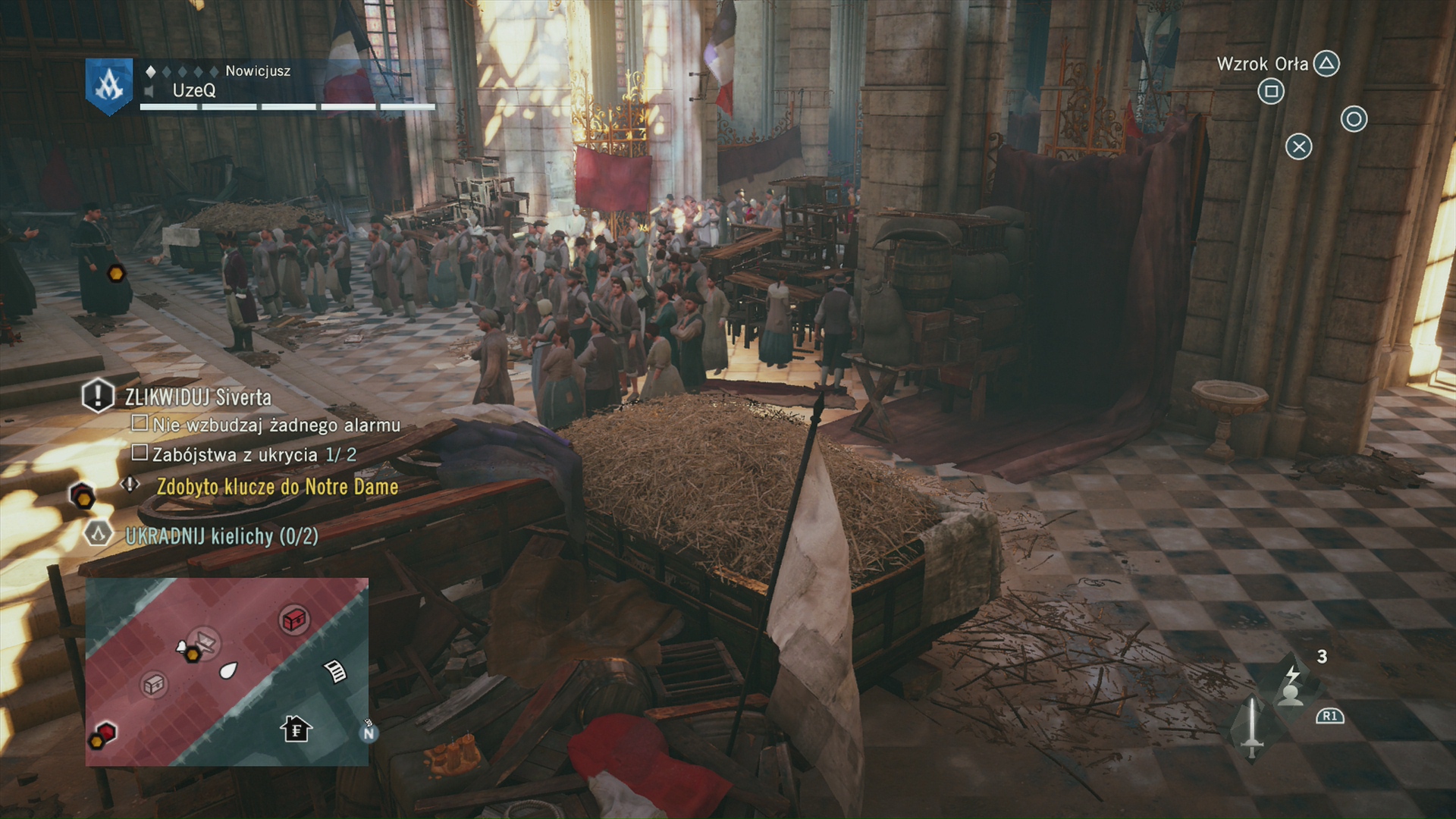Tick the Nie wzbudzaj żadnego alarmu checkbox
The image size is (1456, 819).
coord(140,423)
